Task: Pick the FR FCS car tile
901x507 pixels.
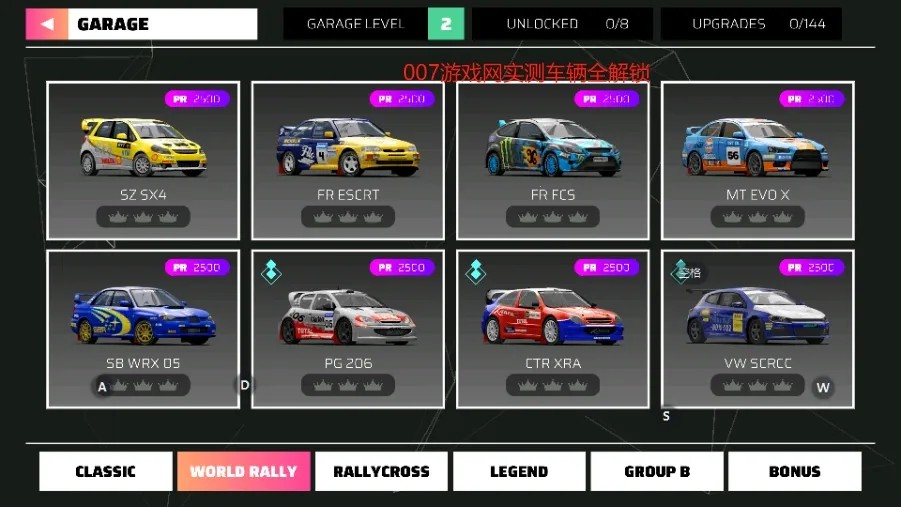Action: coord(552,160)
